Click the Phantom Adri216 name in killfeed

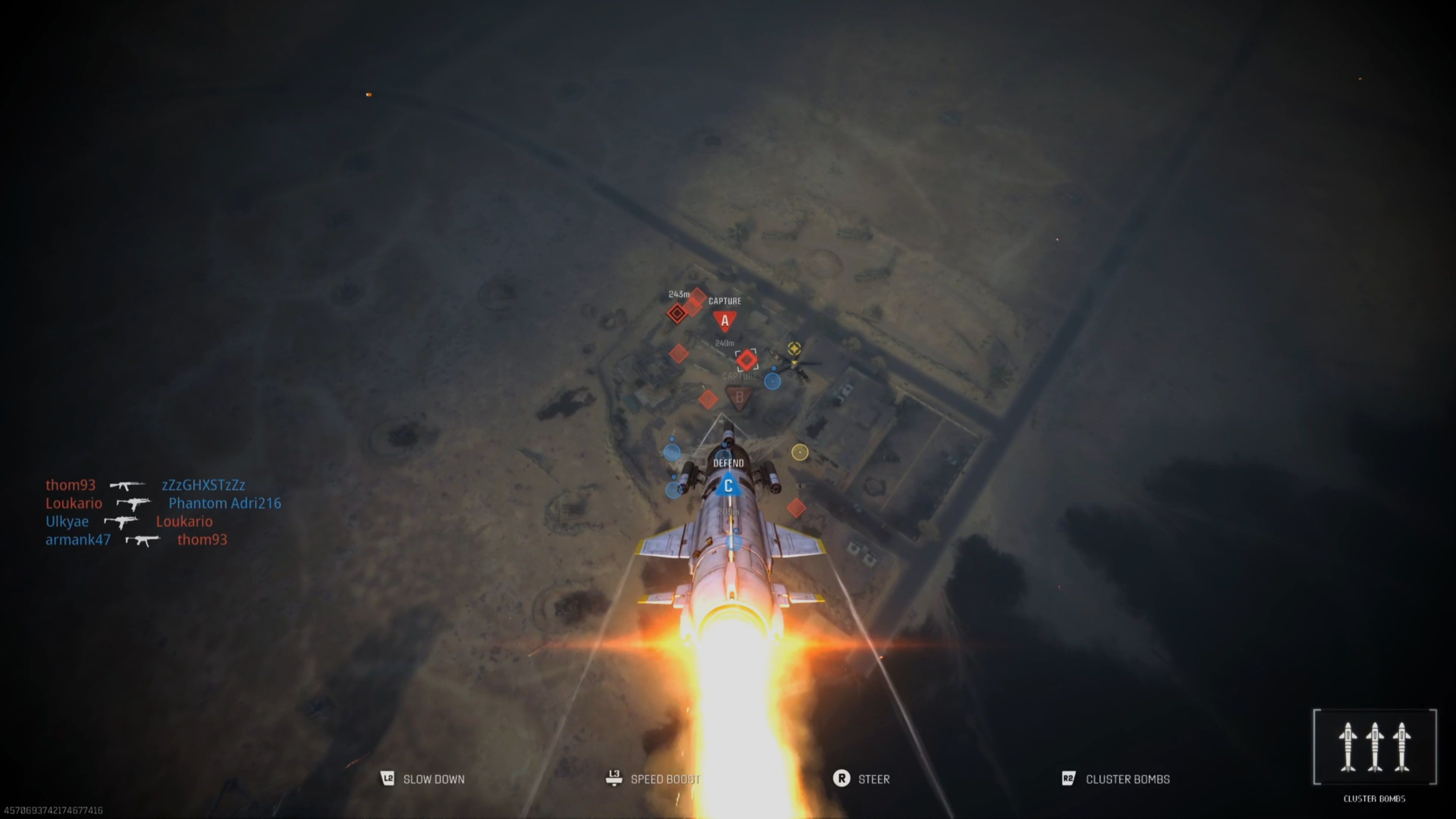(224, 503)
